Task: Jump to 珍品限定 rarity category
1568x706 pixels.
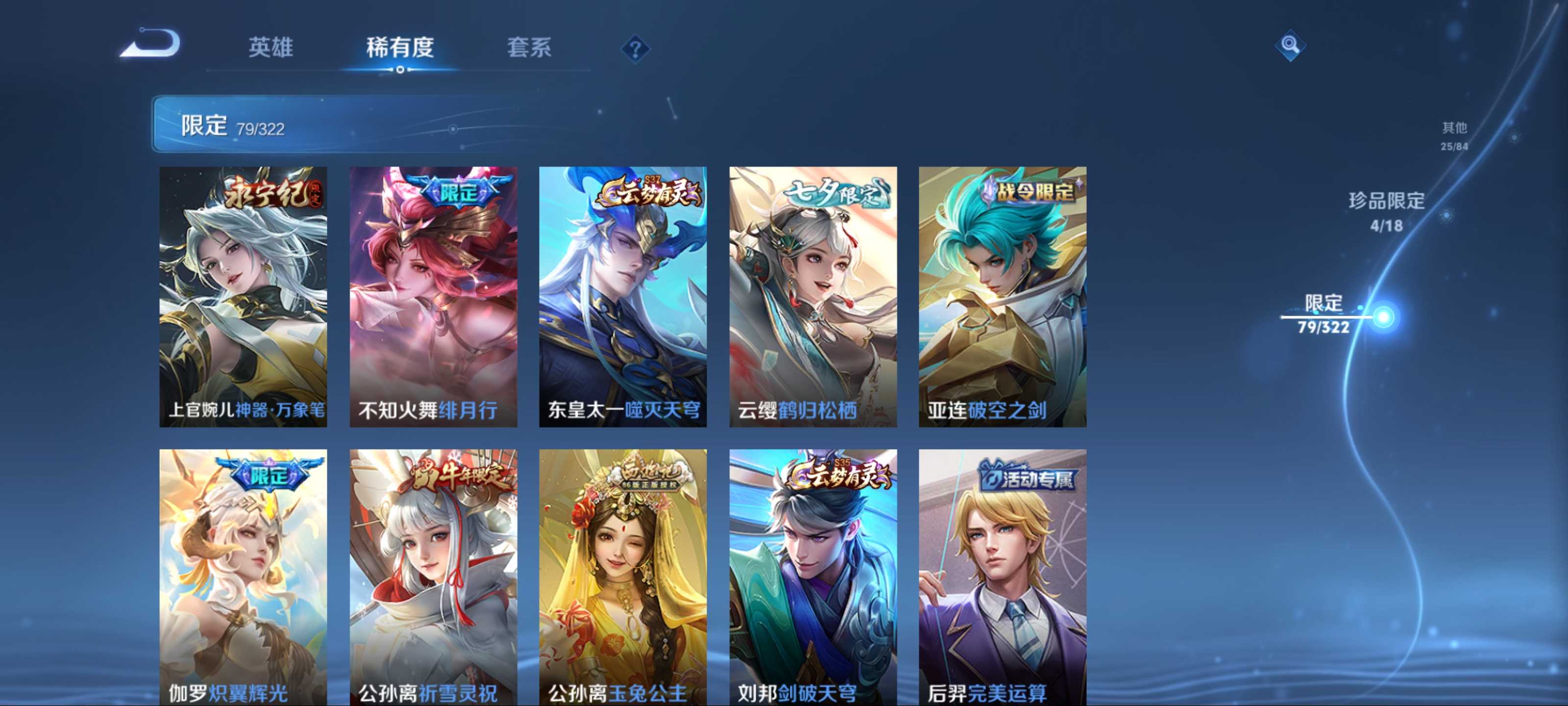Action: pos(1386,211)
